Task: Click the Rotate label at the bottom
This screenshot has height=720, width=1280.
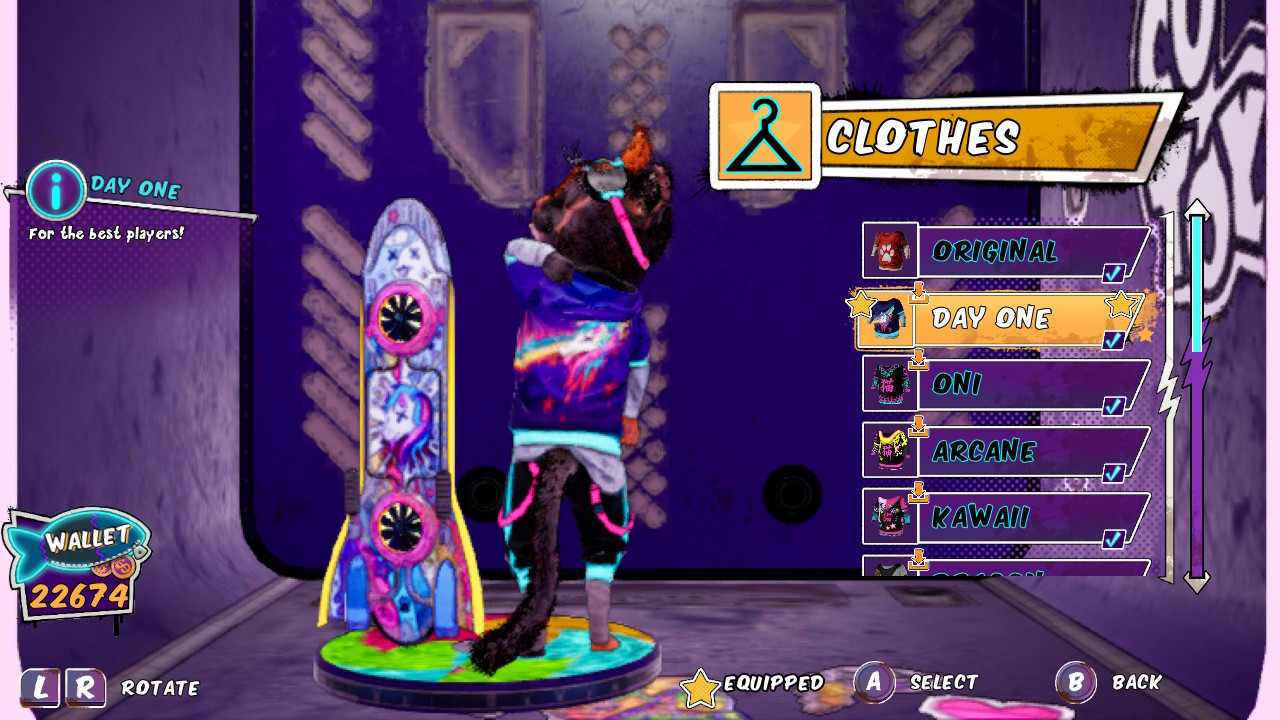Action: pyautogui.click(x=159, y=688)
